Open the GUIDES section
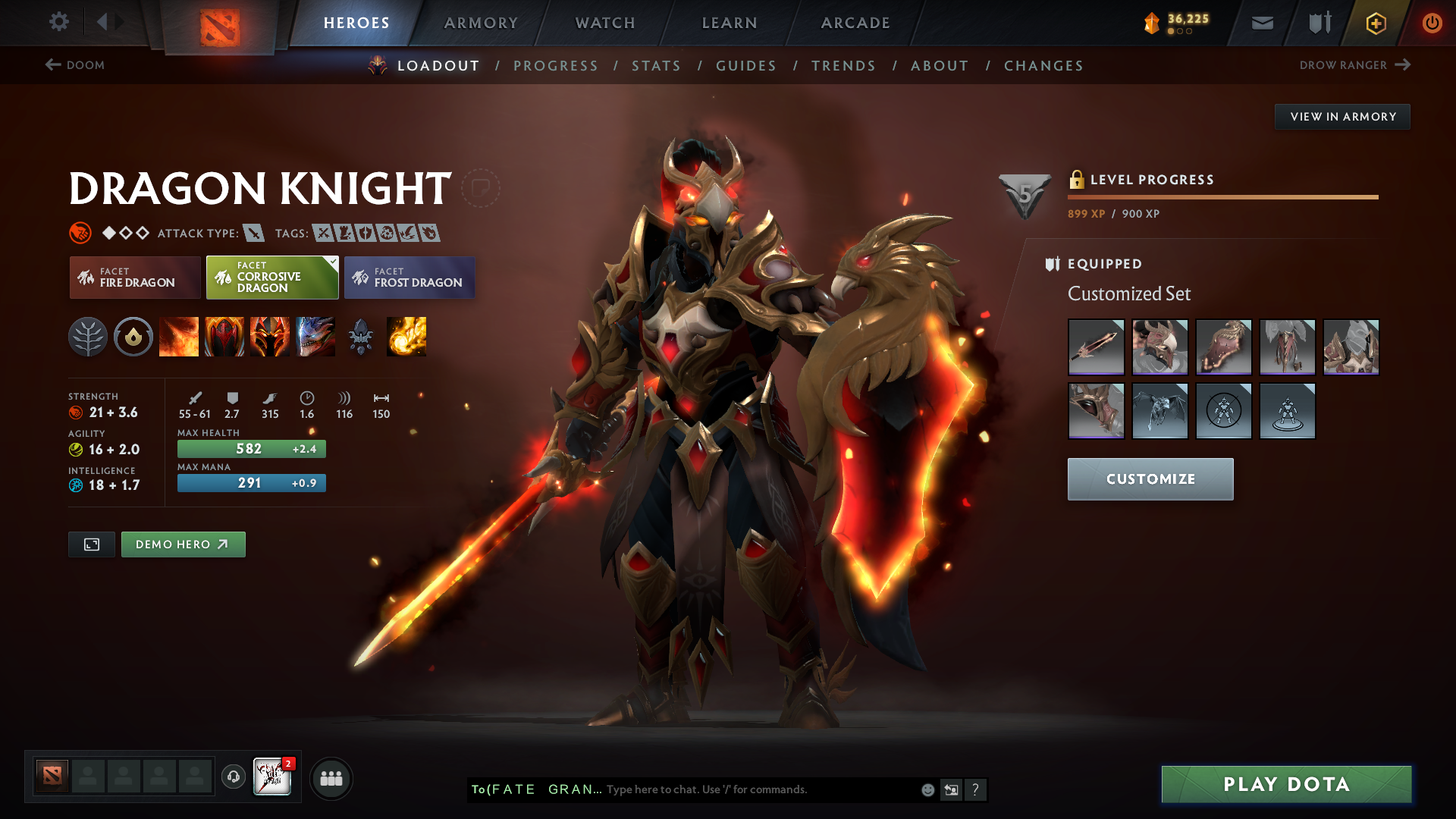The height and width of the screenshot is (819, 1456). 746,65
